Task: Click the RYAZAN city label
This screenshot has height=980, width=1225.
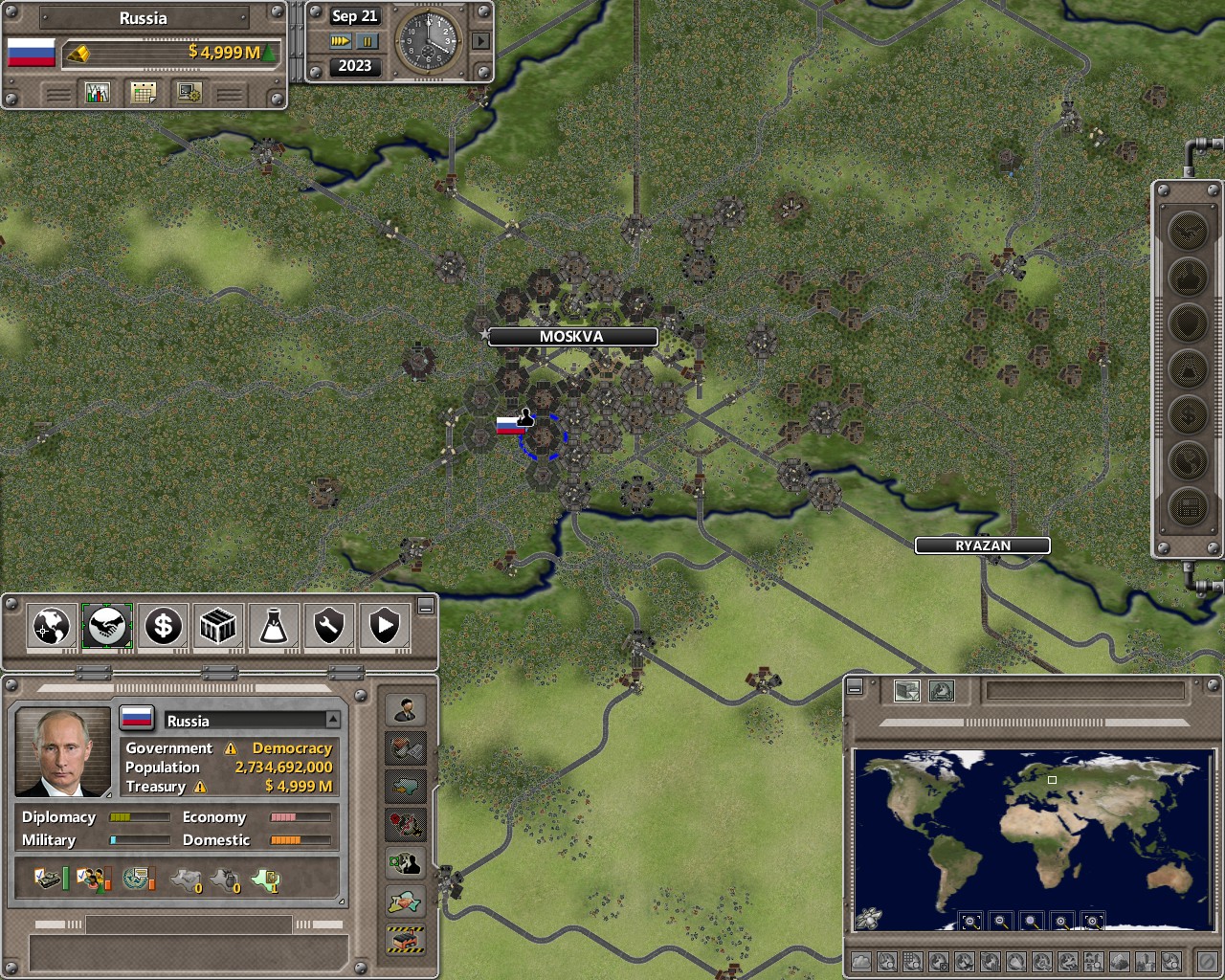Action: point(982,546)
